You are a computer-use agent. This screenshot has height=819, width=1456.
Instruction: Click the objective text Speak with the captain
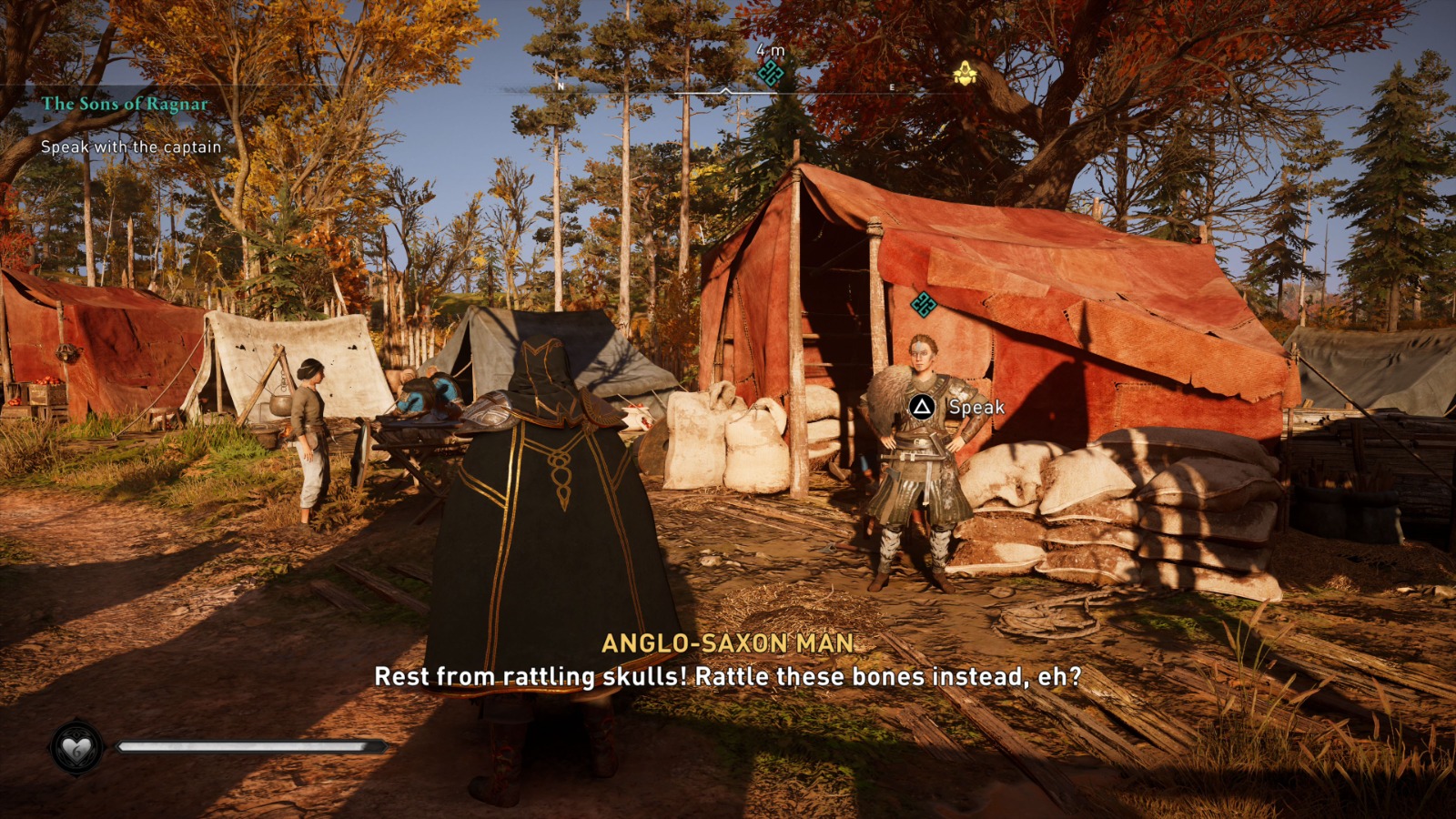130,146
